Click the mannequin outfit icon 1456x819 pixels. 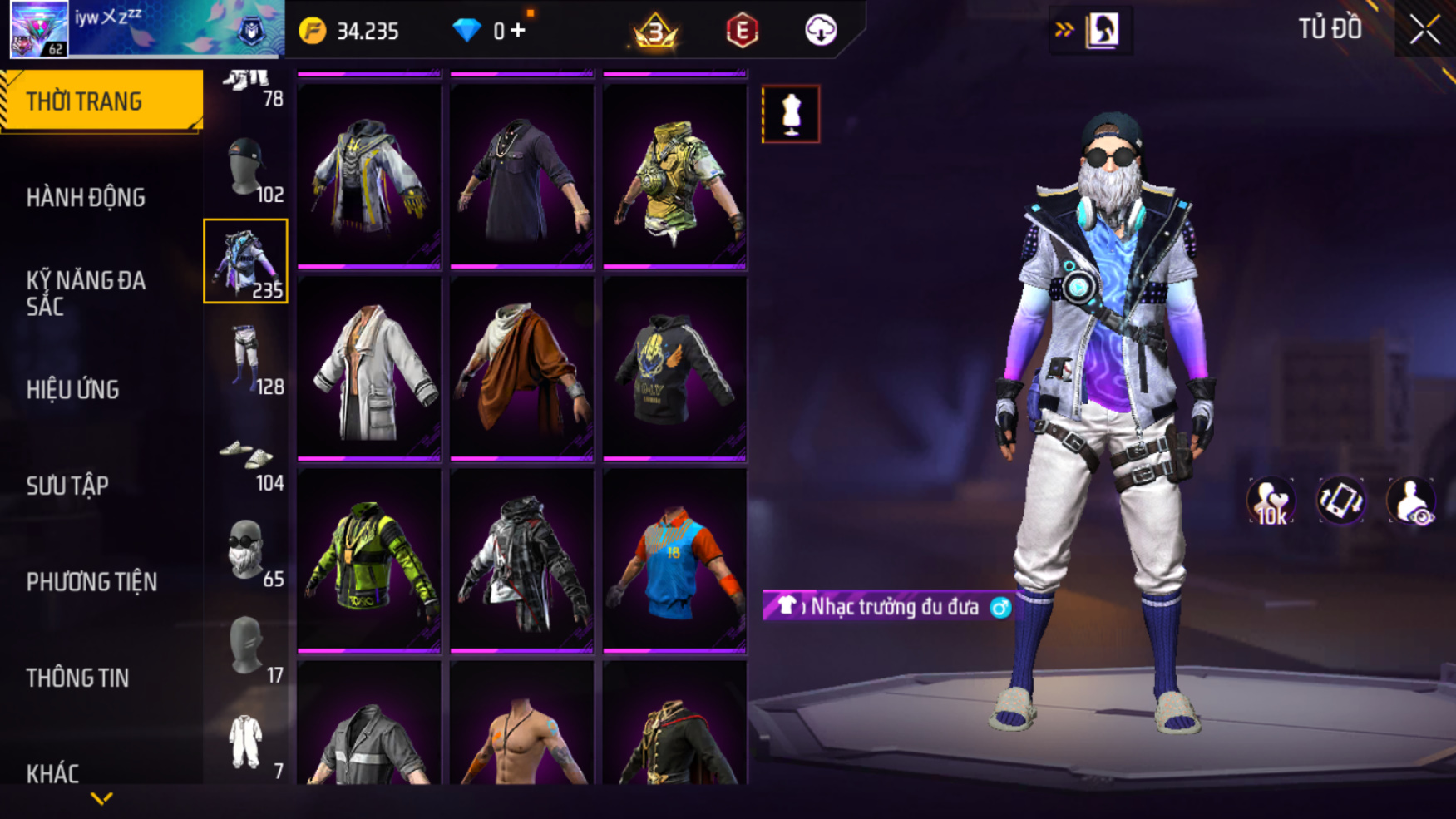791,114
